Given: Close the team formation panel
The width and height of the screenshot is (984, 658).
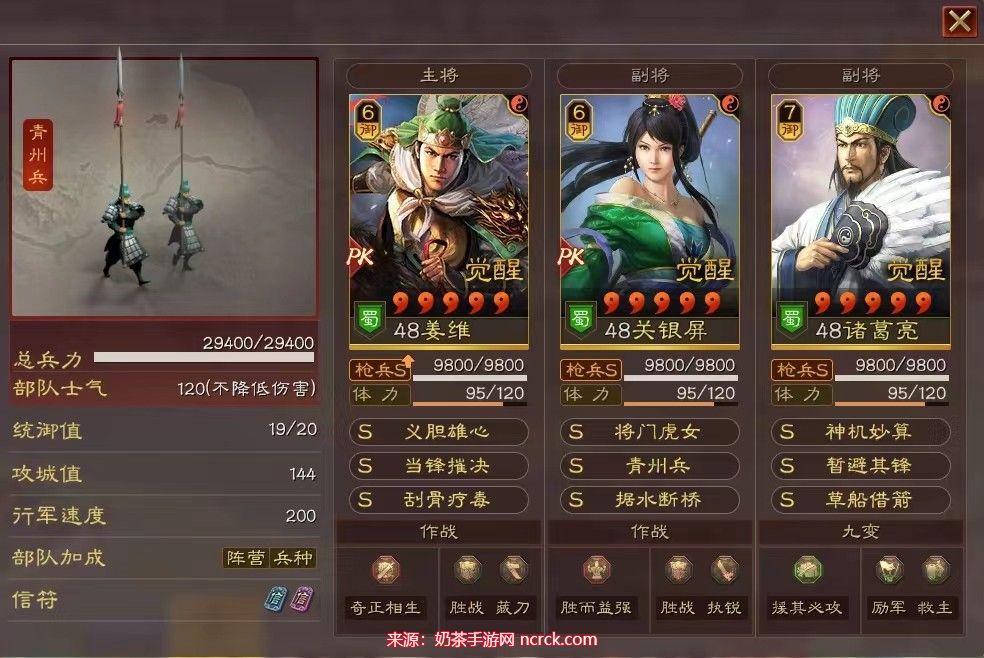Looking at the screenshot, I should click(x=959, y=21).
